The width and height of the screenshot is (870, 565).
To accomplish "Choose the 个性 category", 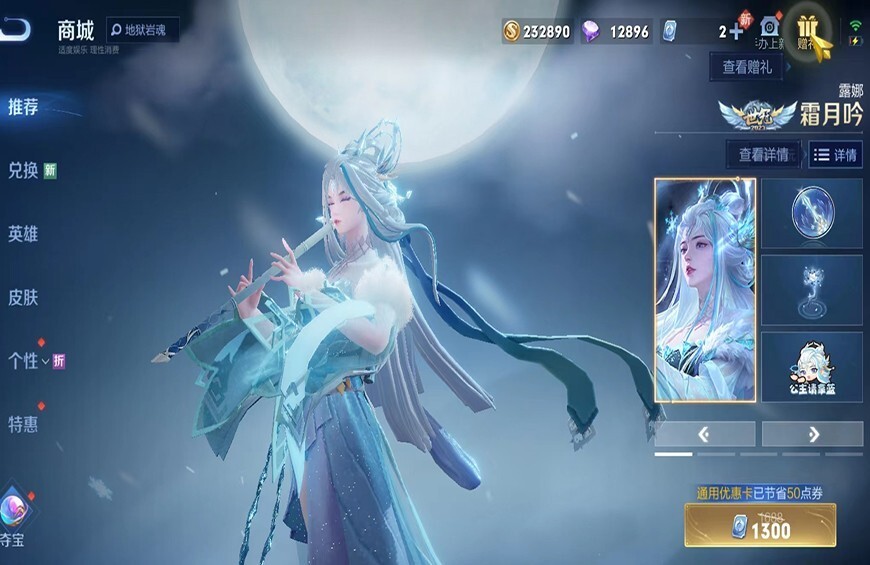I will click(x=24, y=361).
